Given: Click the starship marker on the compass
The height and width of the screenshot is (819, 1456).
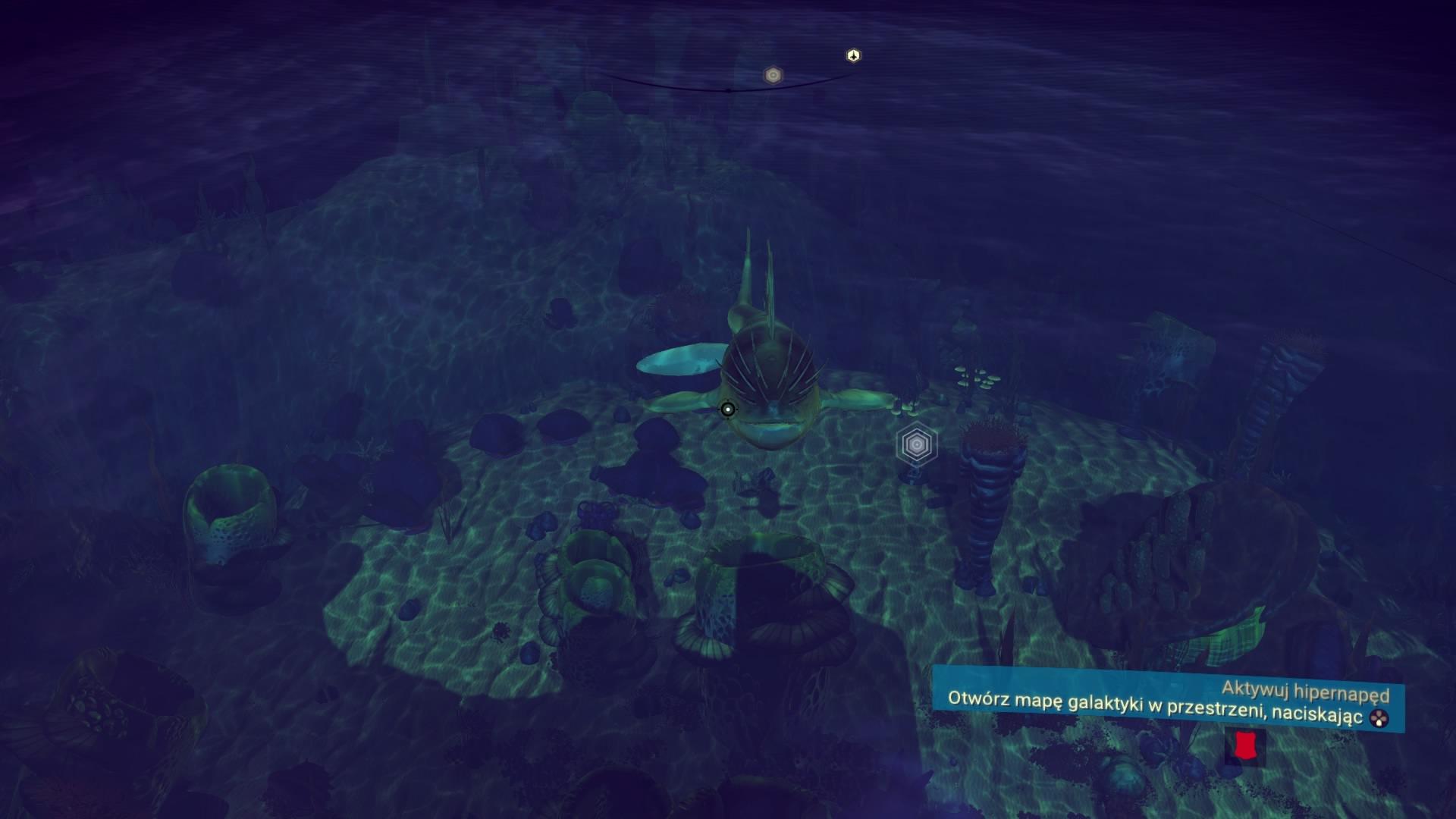Looking at the screenshot, I should [x=853, y=55].
